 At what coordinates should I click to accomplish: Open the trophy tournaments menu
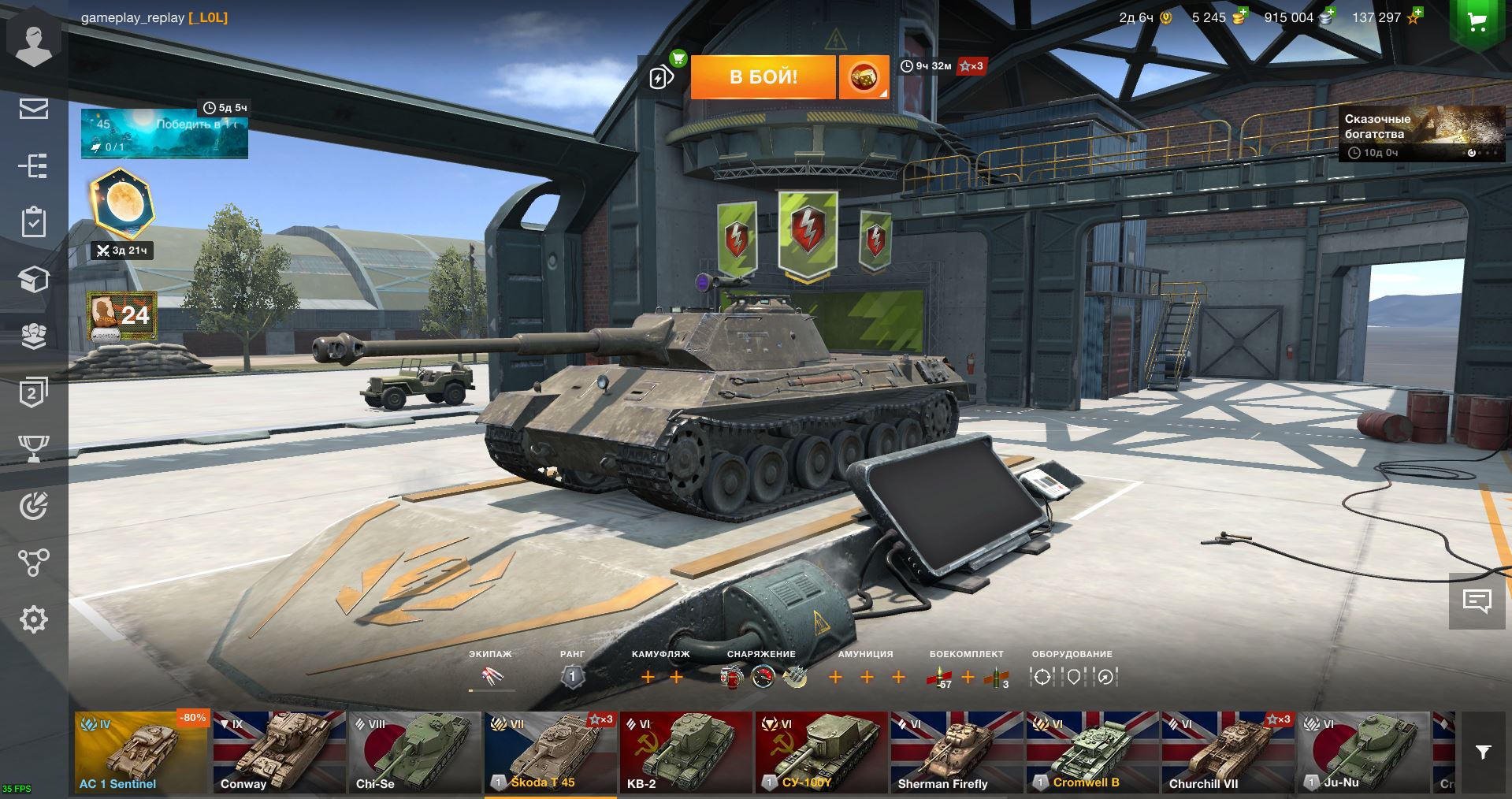pos(33,448)
